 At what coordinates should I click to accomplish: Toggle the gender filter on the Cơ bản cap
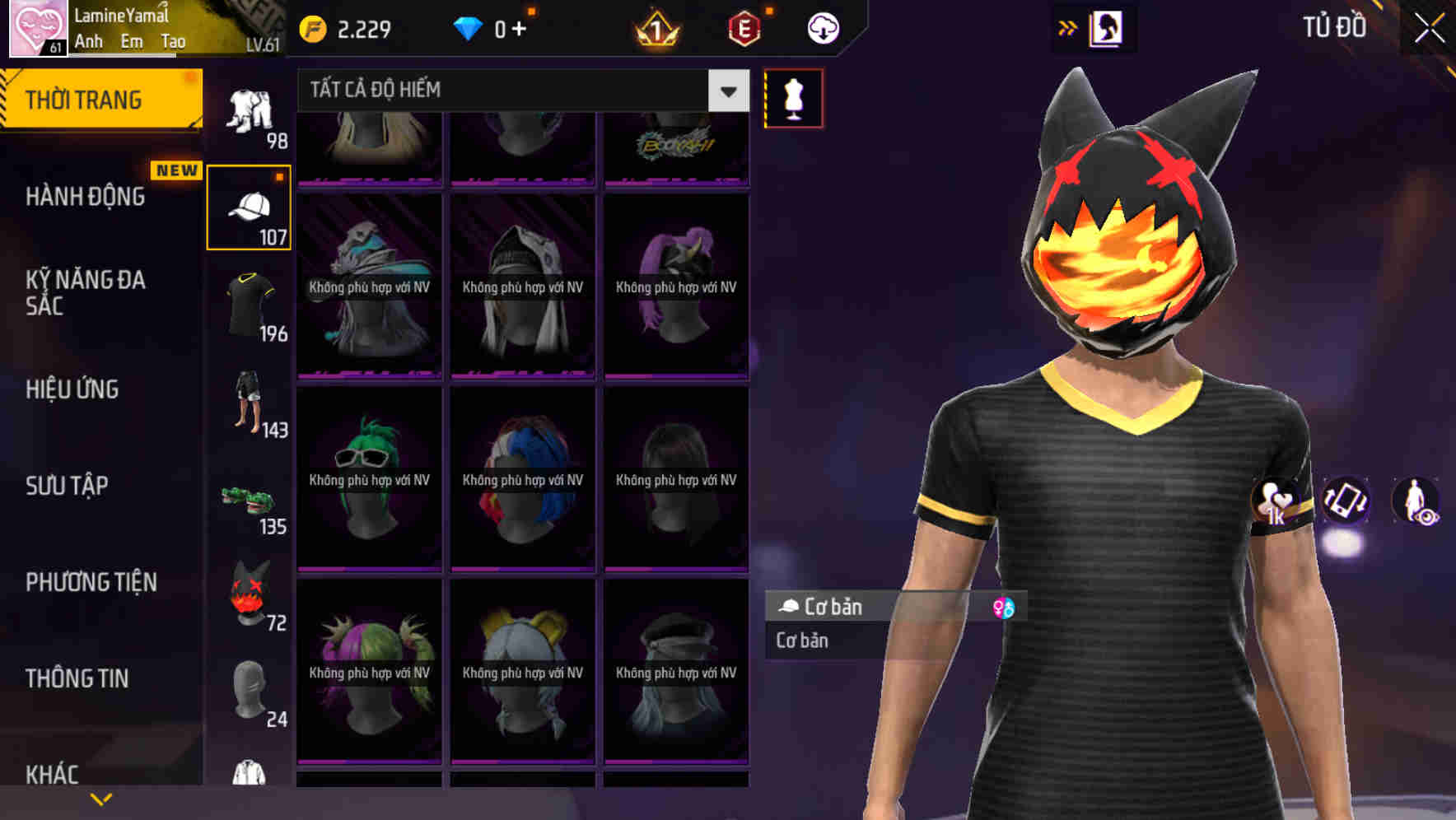(x=1005, y=607)
